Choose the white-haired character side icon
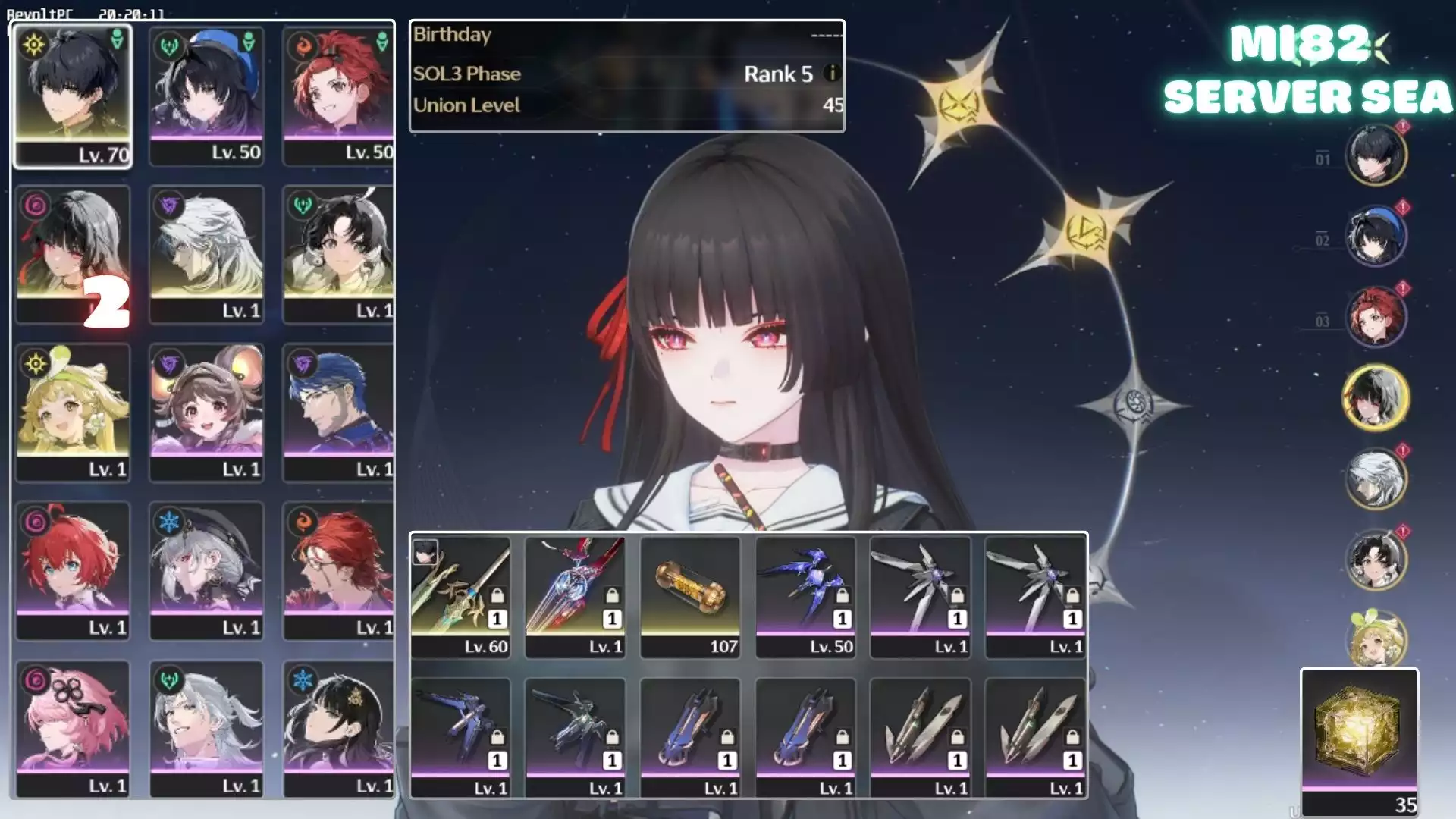The height and width of the screenshot is (819, 1456). pyautogui.click(x=1376, y=479)
